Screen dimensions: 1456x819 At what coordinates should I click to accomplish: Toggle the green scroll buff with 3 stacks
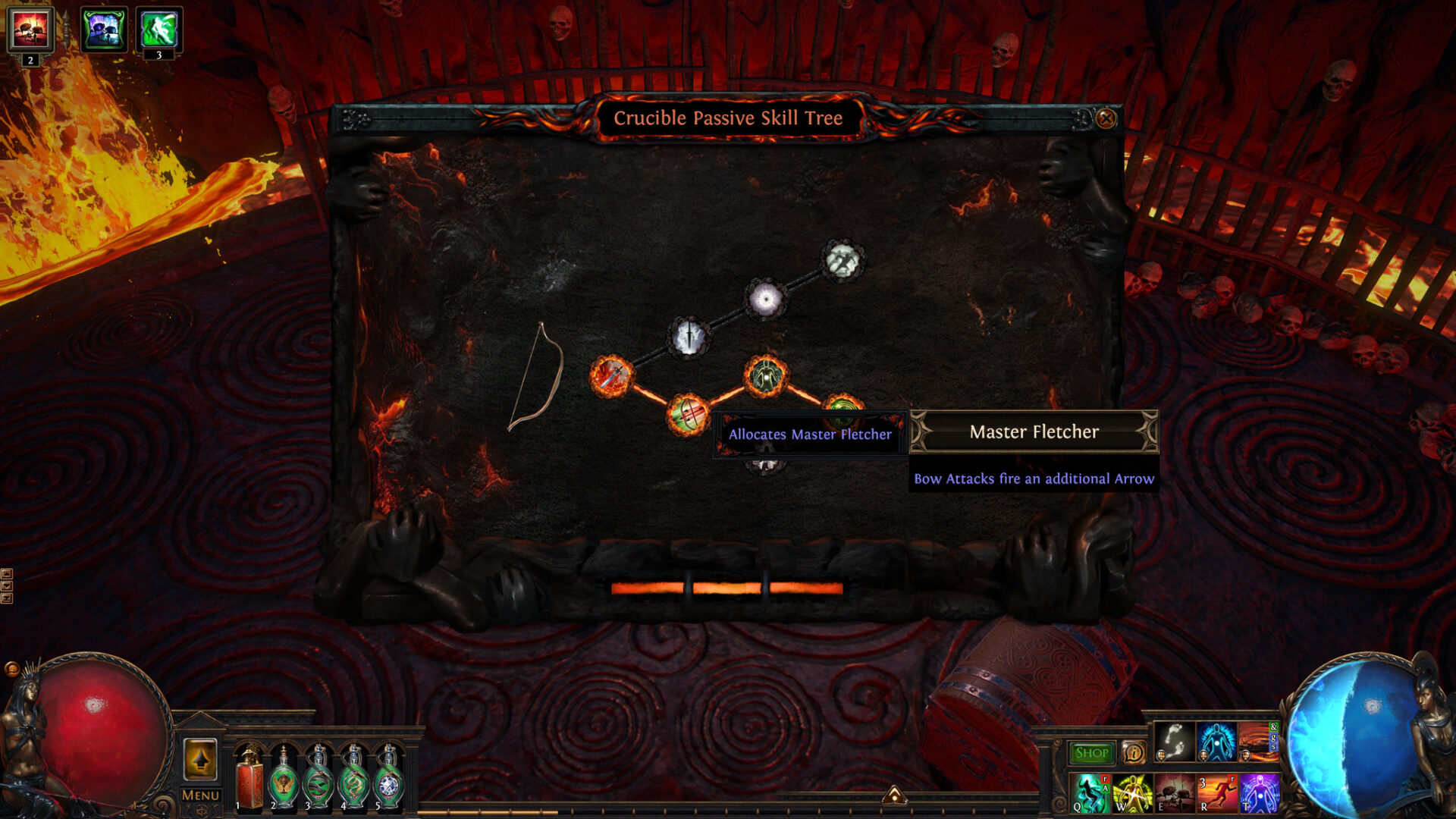coord(160,30)
